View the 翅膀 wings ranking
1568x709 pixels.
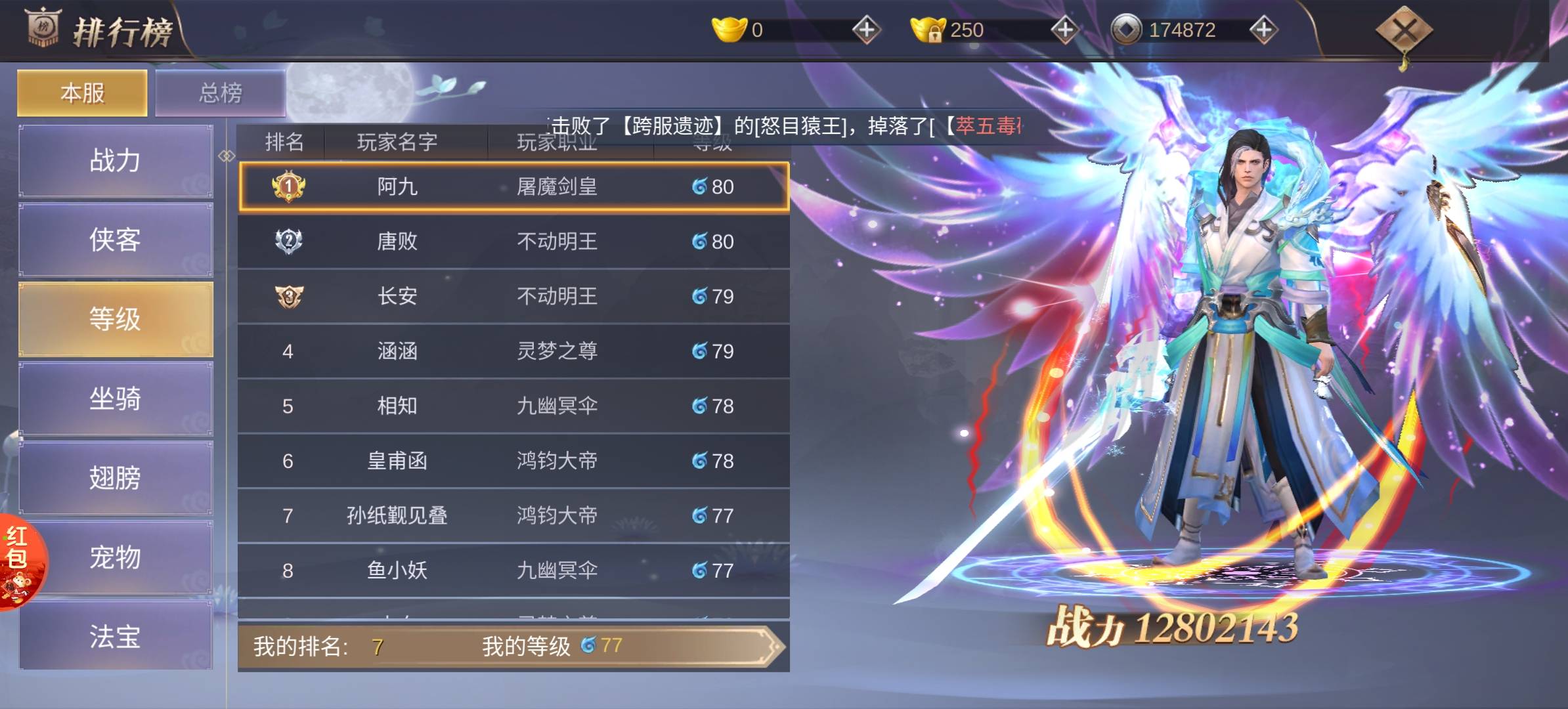[116, 478]
